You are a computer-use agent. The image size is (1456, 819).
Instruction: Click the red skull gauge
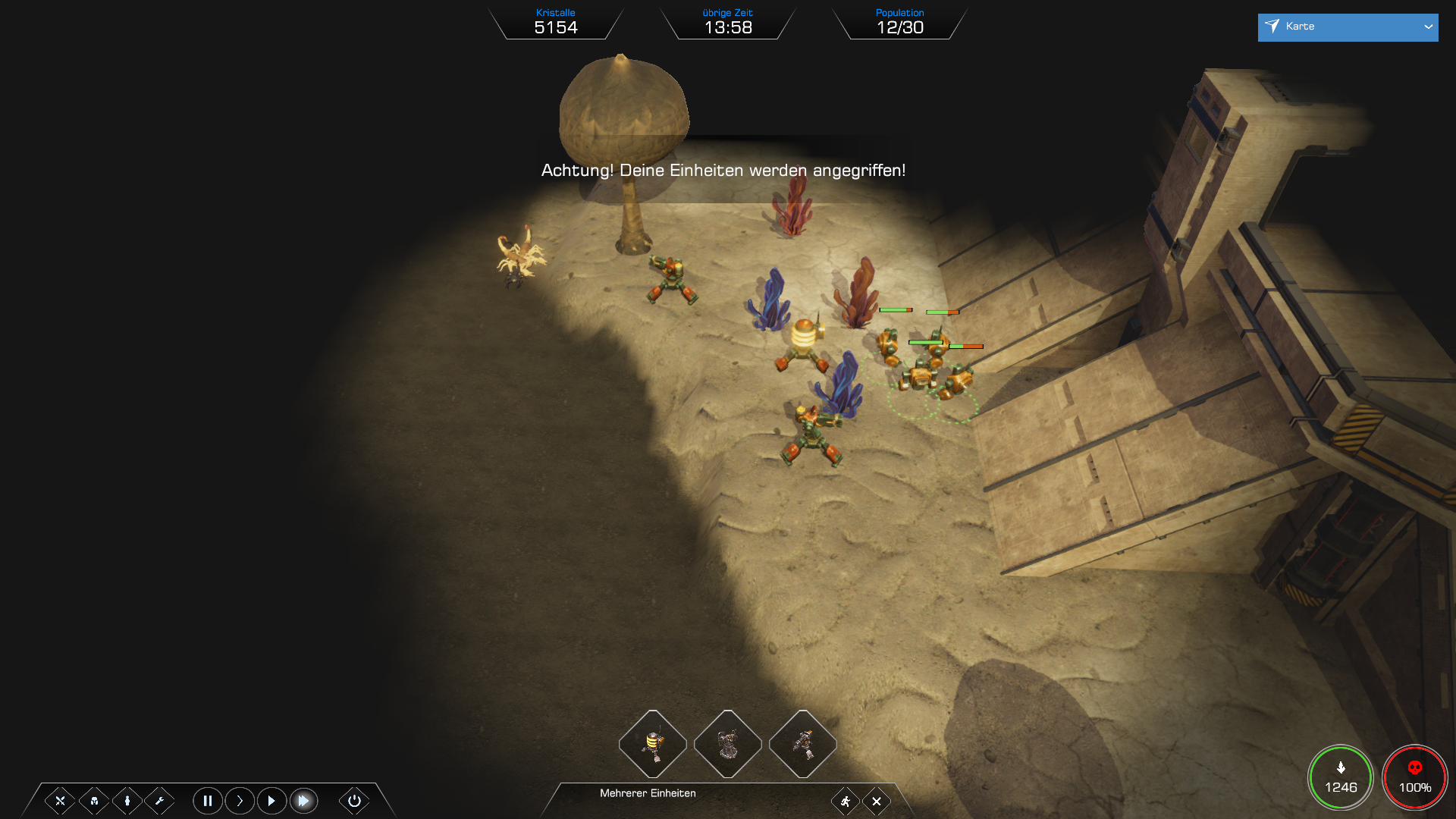(1415, 778)
